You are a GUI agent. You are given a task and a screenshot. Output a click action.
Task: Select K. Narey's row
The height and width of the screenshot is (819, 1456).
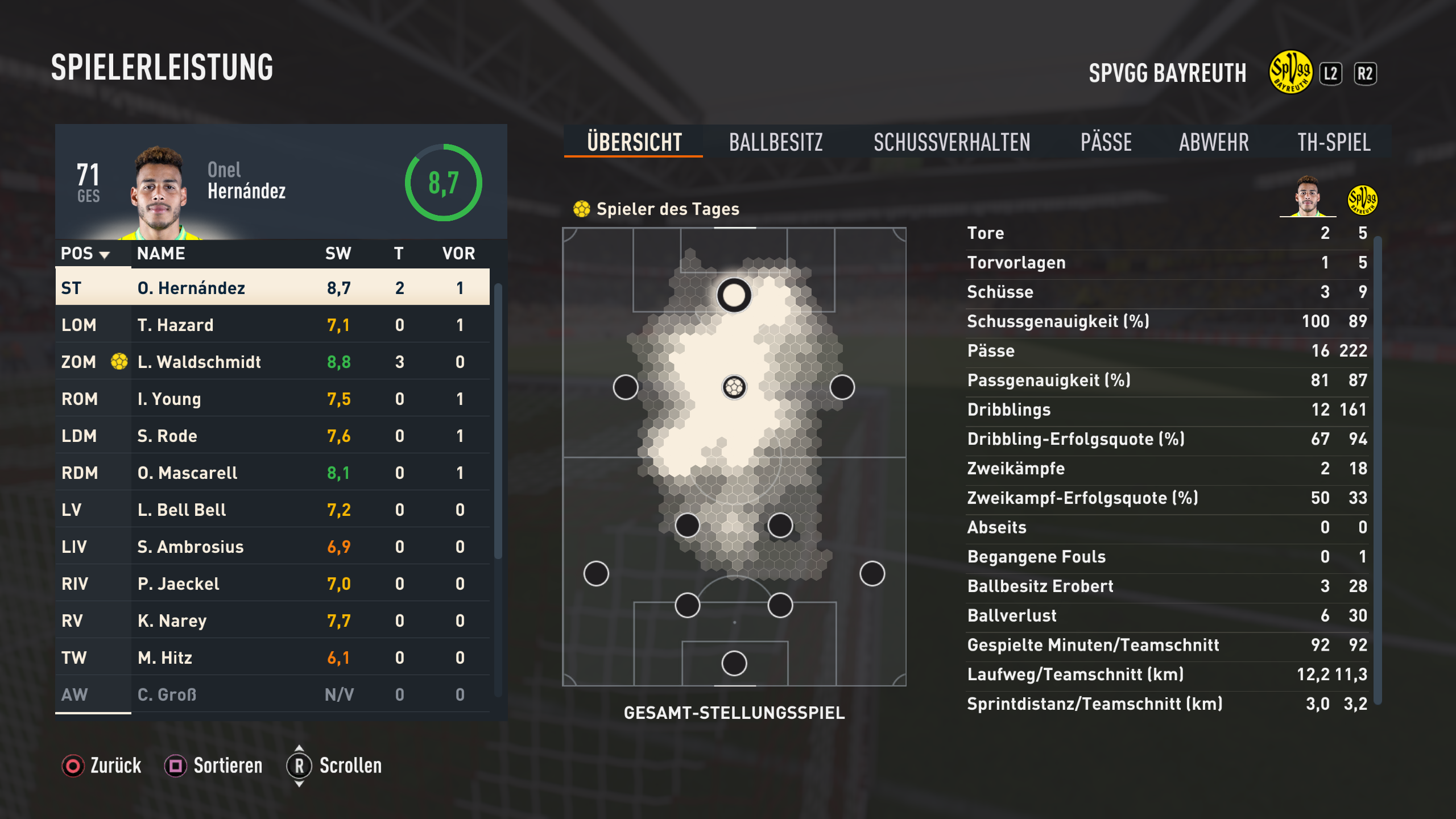[272, 621]
